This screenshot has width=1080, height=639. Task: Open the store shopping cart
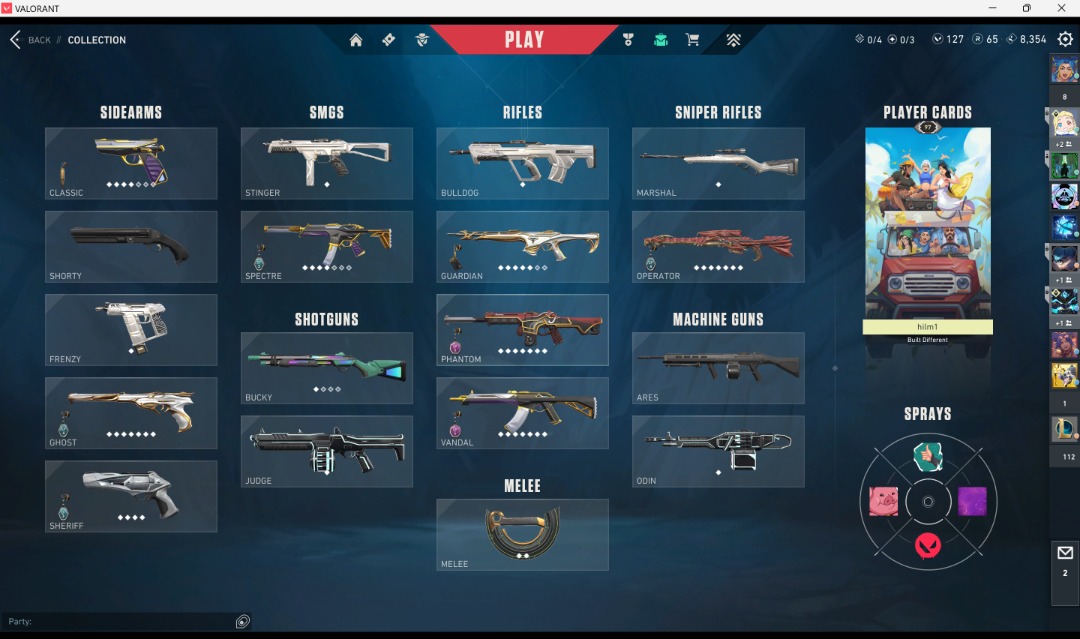click(x=692, y=40)
